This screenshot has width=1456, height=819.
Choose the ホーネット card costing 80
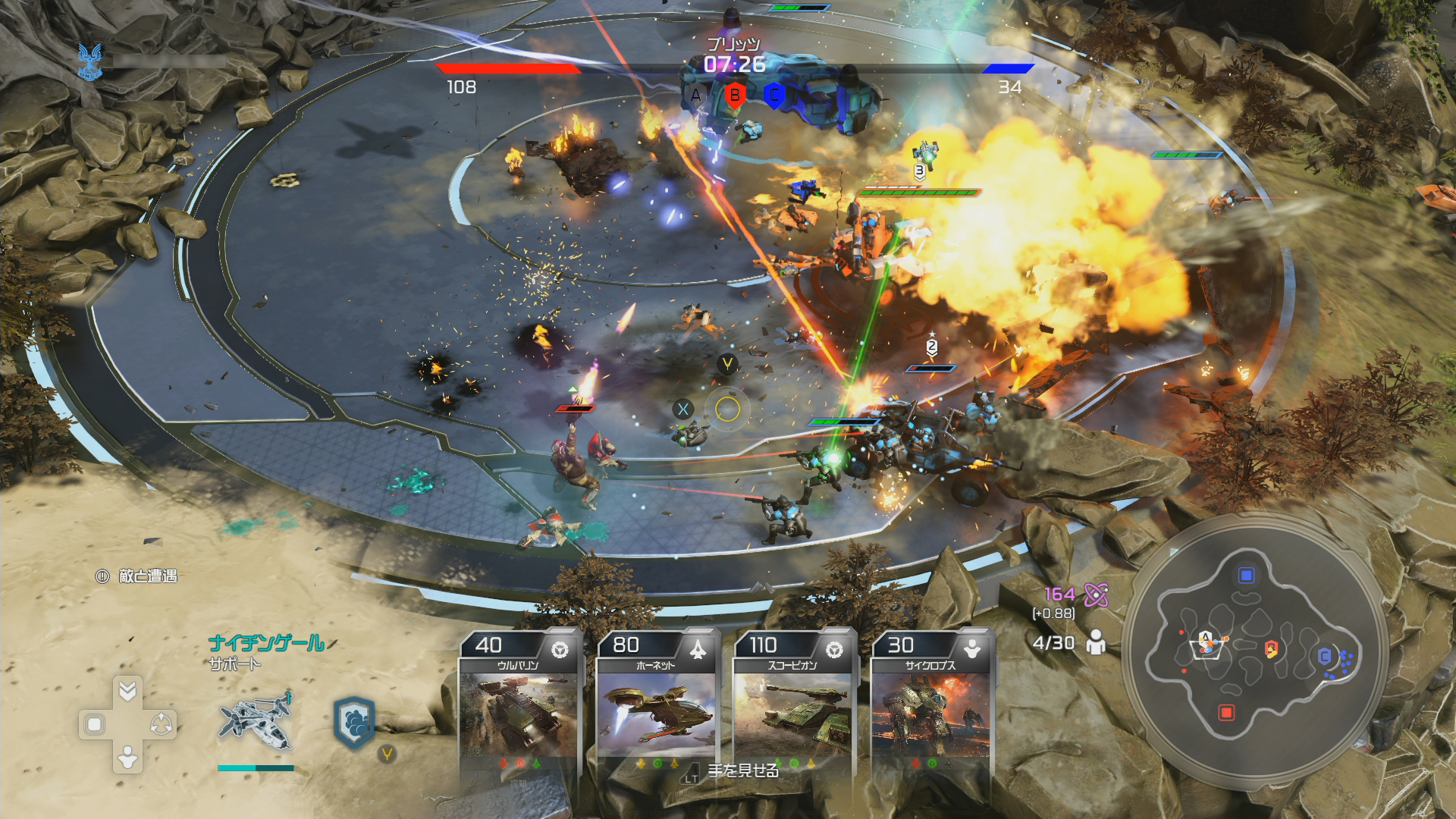coord(657,701)
